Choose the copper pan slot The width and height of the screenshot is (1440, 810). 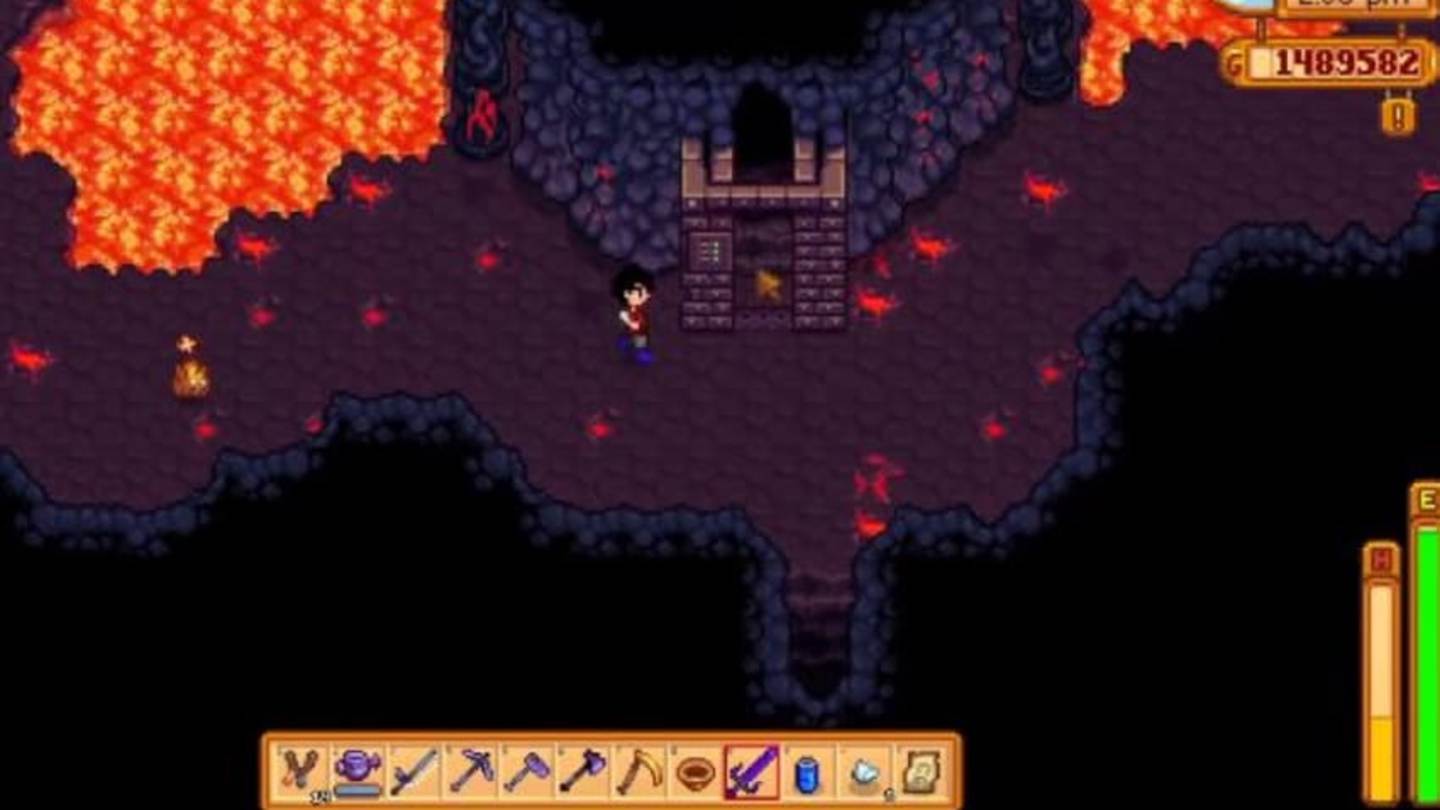click(x=696, y=772)
